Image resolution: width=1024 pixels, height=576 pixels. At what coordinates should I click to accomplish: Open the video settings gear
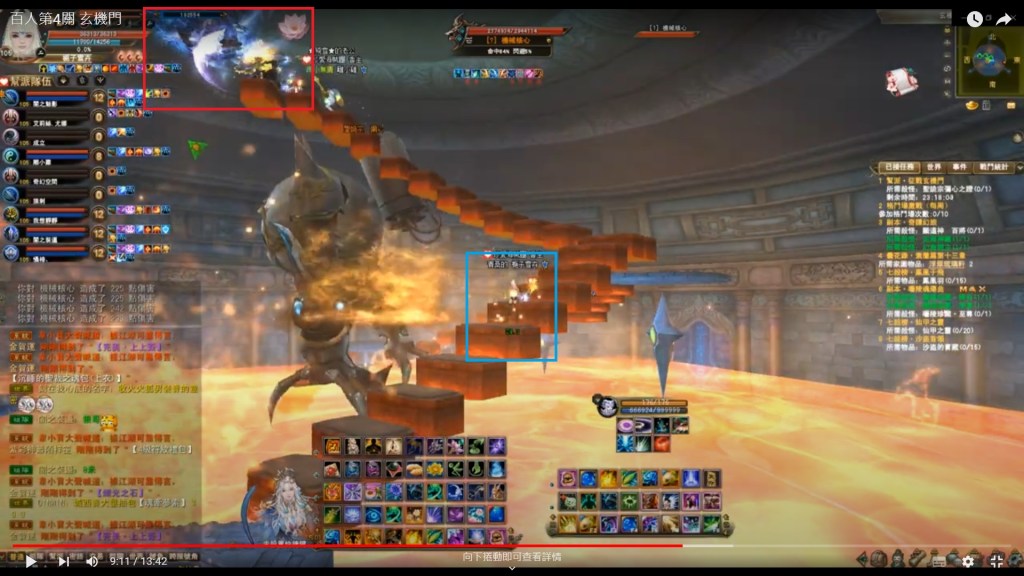pyautogui.click(x=967, y=562)
